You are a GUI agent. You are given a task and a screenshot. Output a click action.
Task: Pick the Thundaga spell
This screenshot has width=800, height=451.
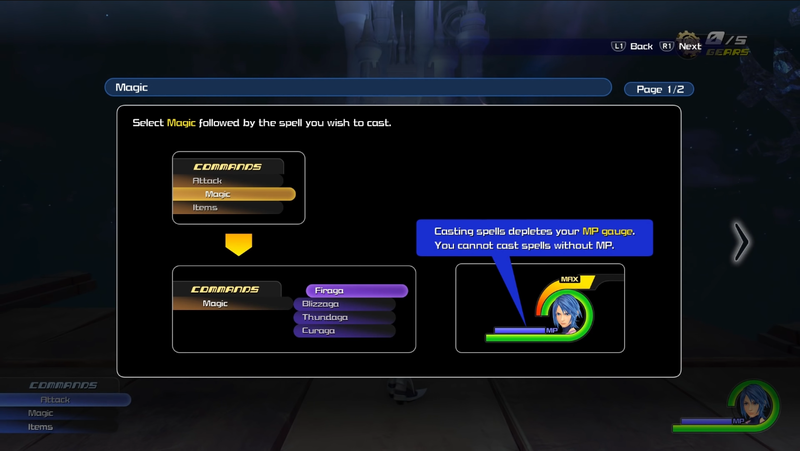pos(346,317)
